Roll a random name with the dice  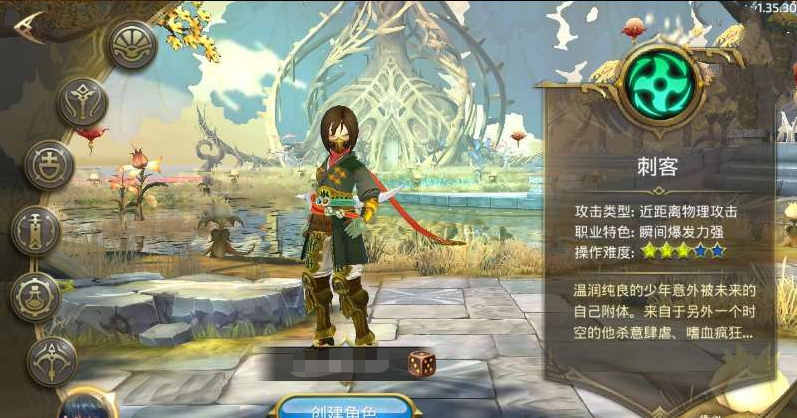pos(420,364)
